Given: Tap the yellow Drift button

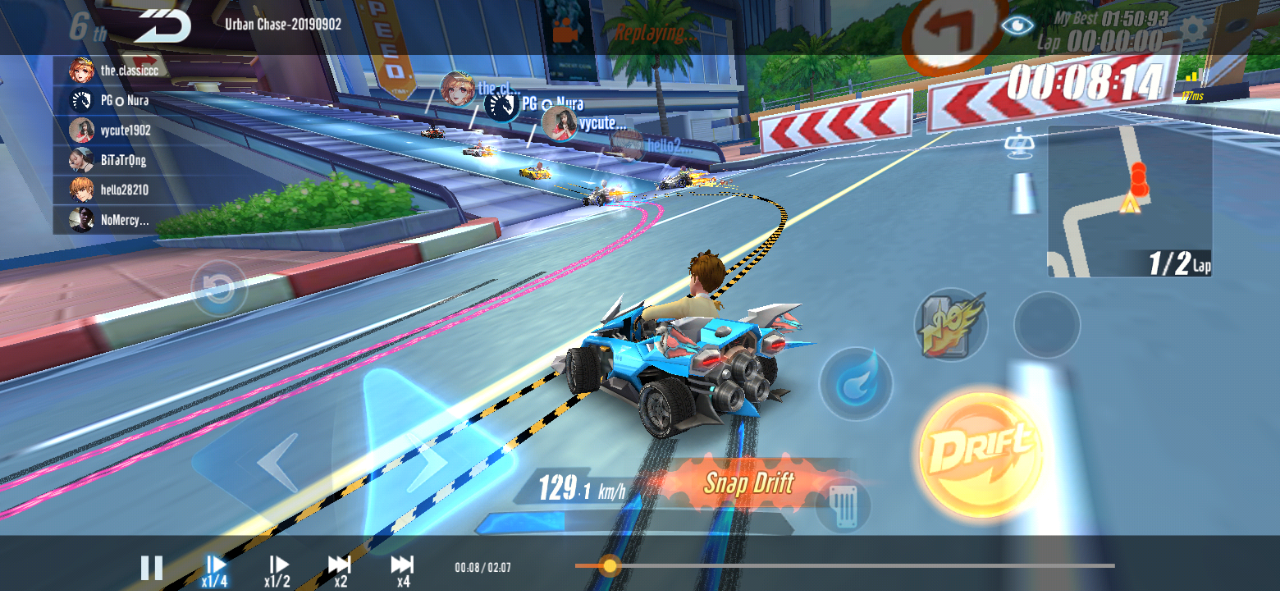Looking at the screenshot, I should coord(979,454).
